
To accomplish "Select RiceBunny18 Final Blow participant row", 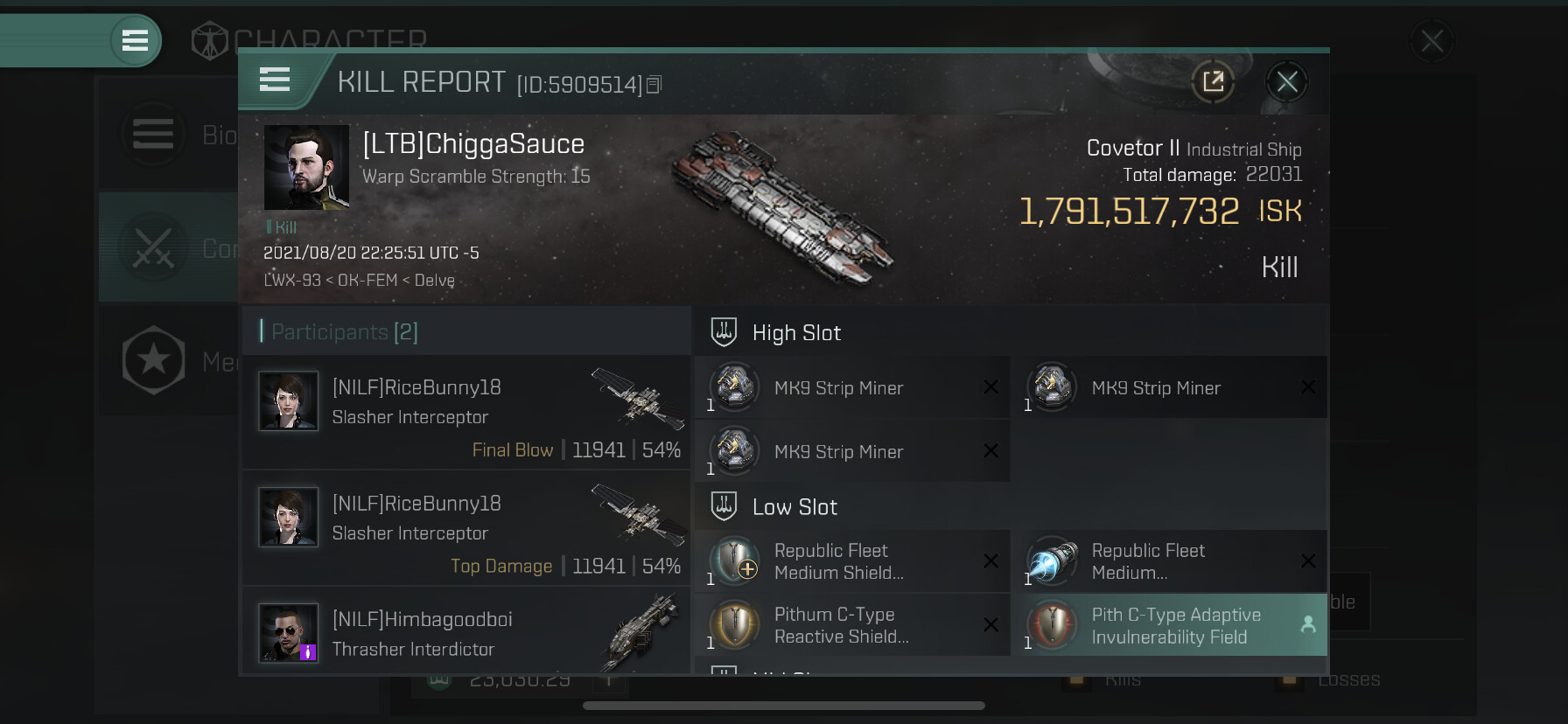I will (x=466, y=411).
